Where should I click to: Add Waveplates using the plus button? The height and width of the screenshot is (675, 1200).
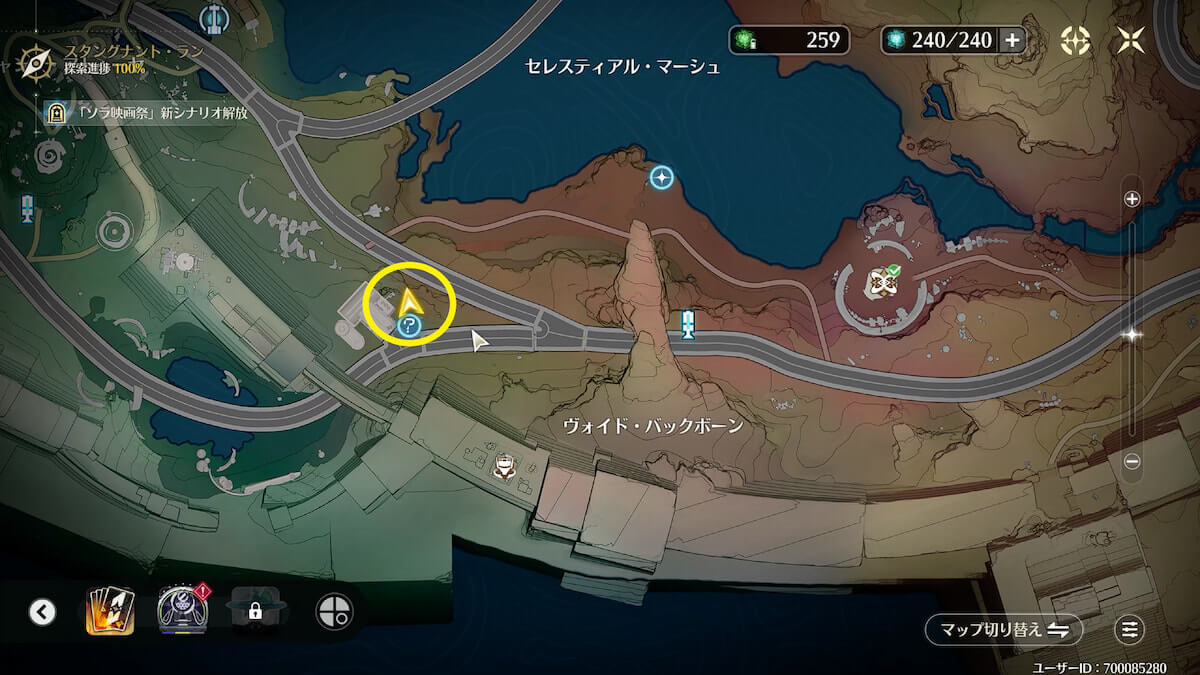pyautogui.click(x=1012, y=40)
